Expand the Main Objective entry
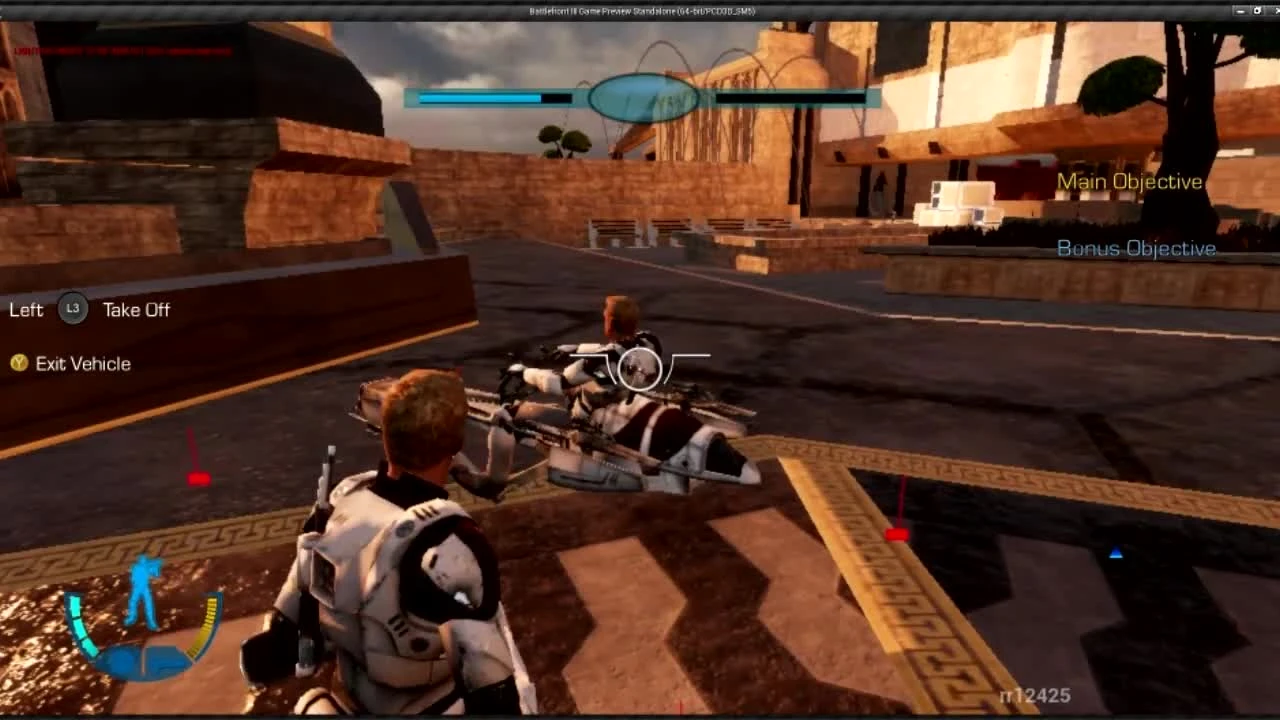 [x=1130, y=181]
